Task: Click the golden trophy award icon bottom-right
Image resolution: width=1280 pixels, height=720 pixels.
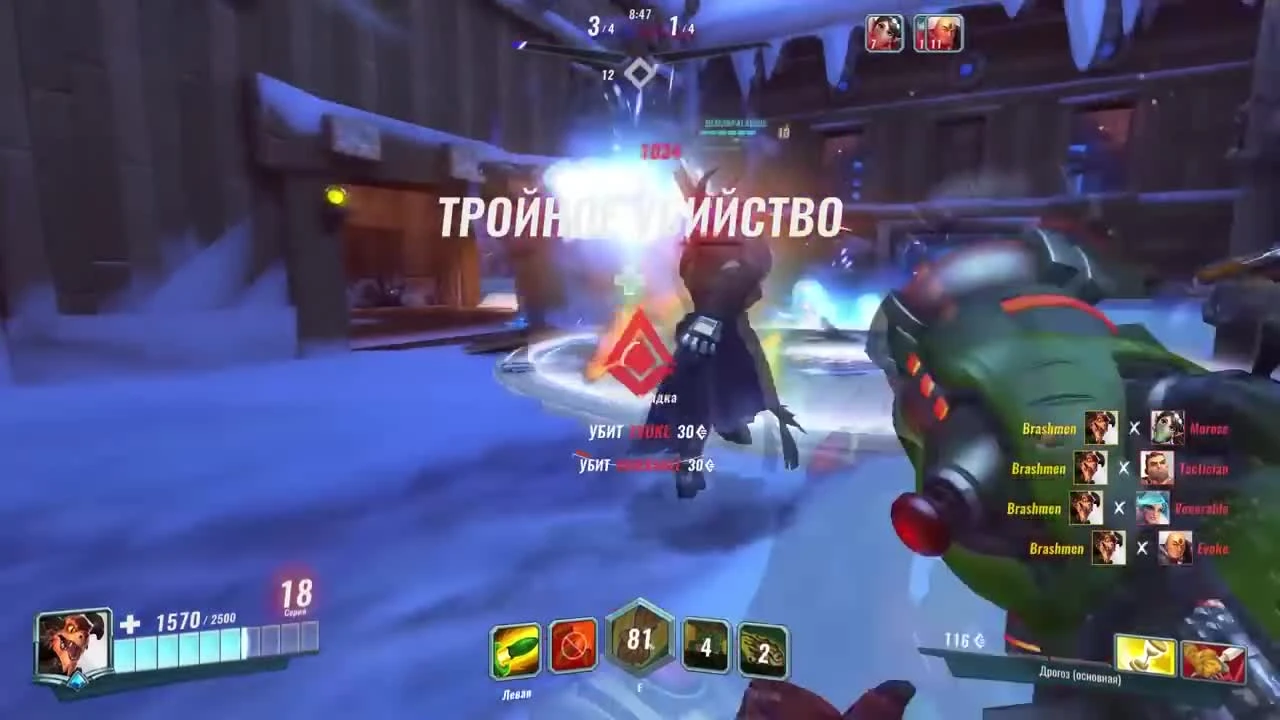Action: pos(1147,655)
